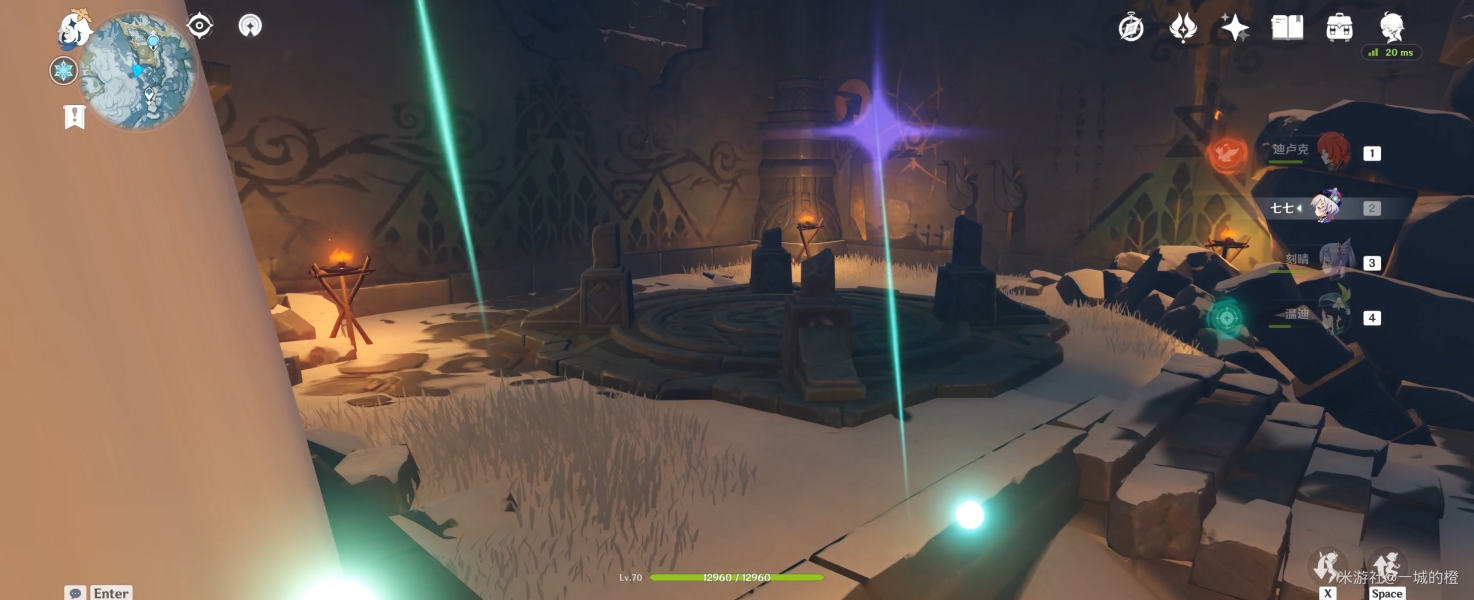Open the quest banner with exclamation mark
The image size is (1474, 600).
74,117
